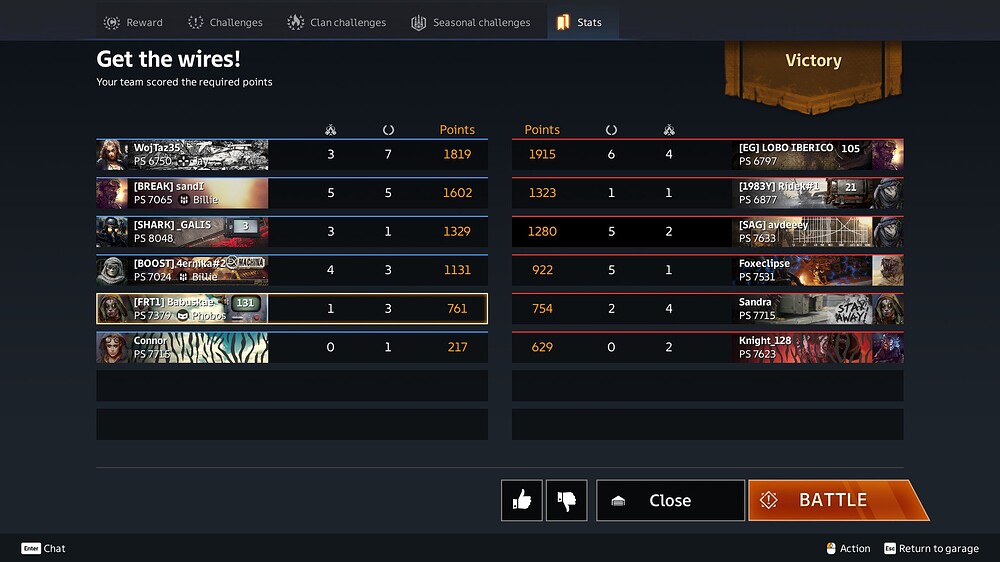Open the Clan challenges tab
This screenshot has width=1000, height=562.
(x=336, y=22)
